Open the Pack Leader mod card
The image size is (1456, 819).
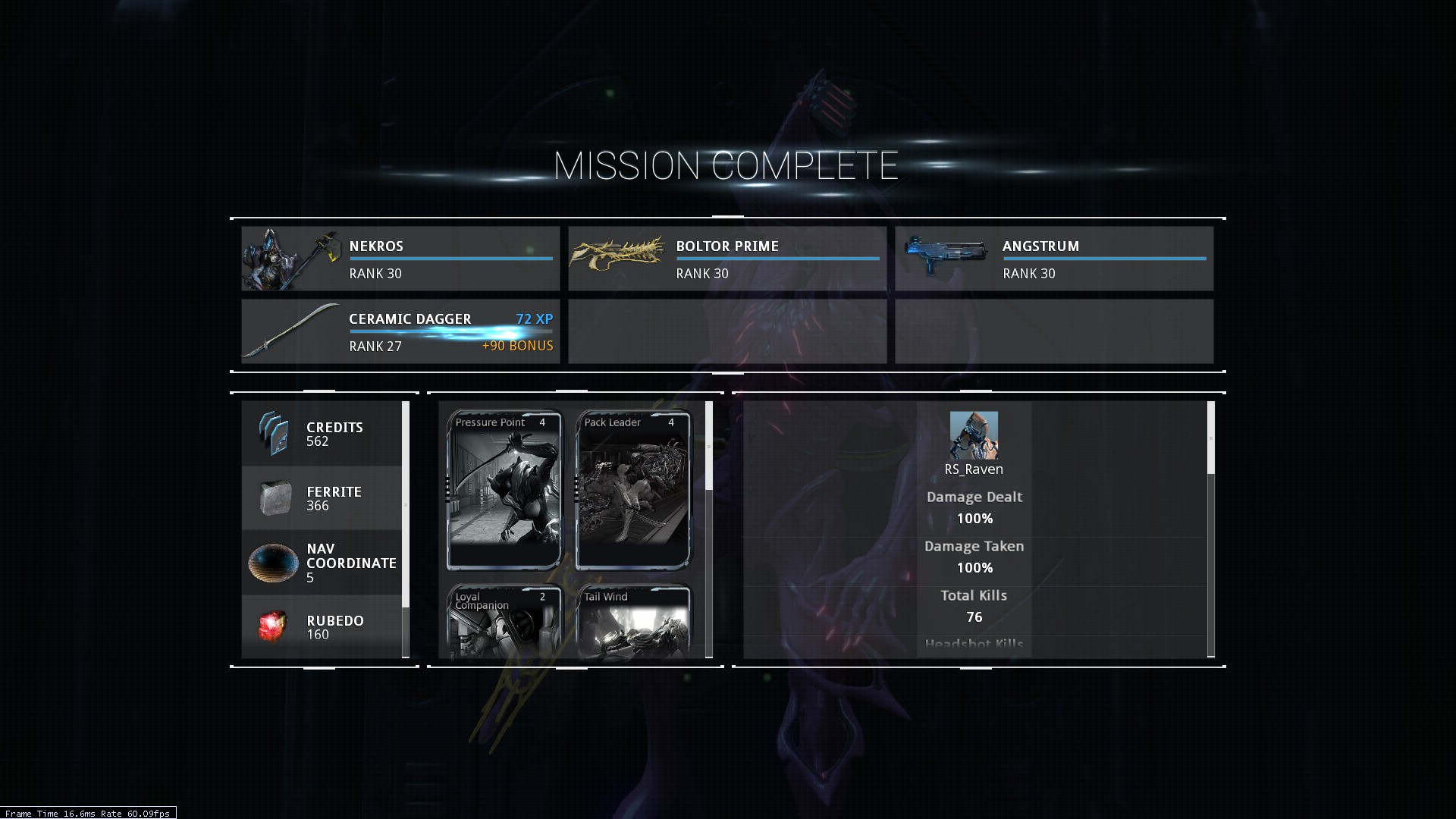[633, 490]
